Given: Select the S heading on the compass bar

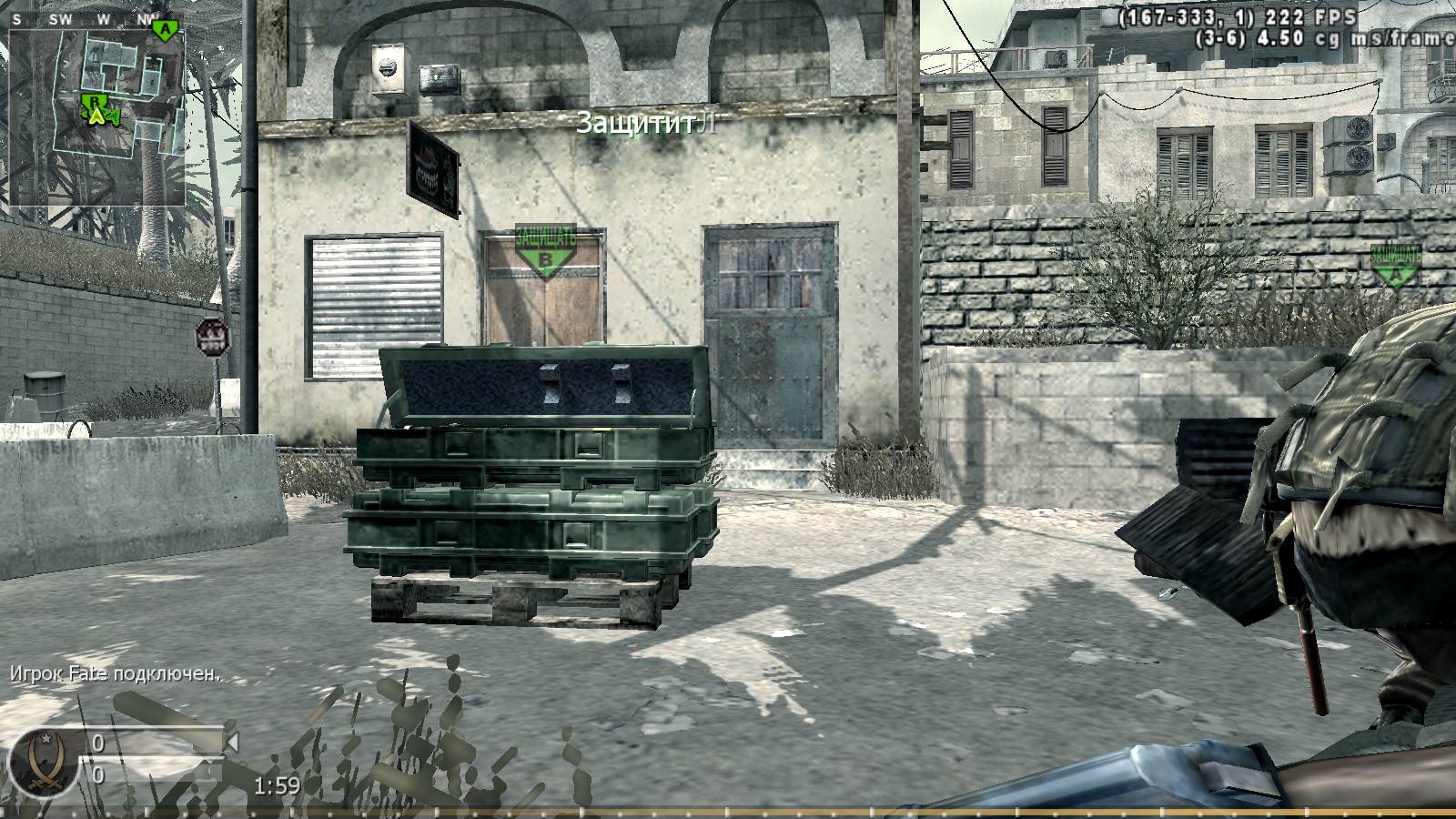Looking at the screenshot, I should point(16,17).
